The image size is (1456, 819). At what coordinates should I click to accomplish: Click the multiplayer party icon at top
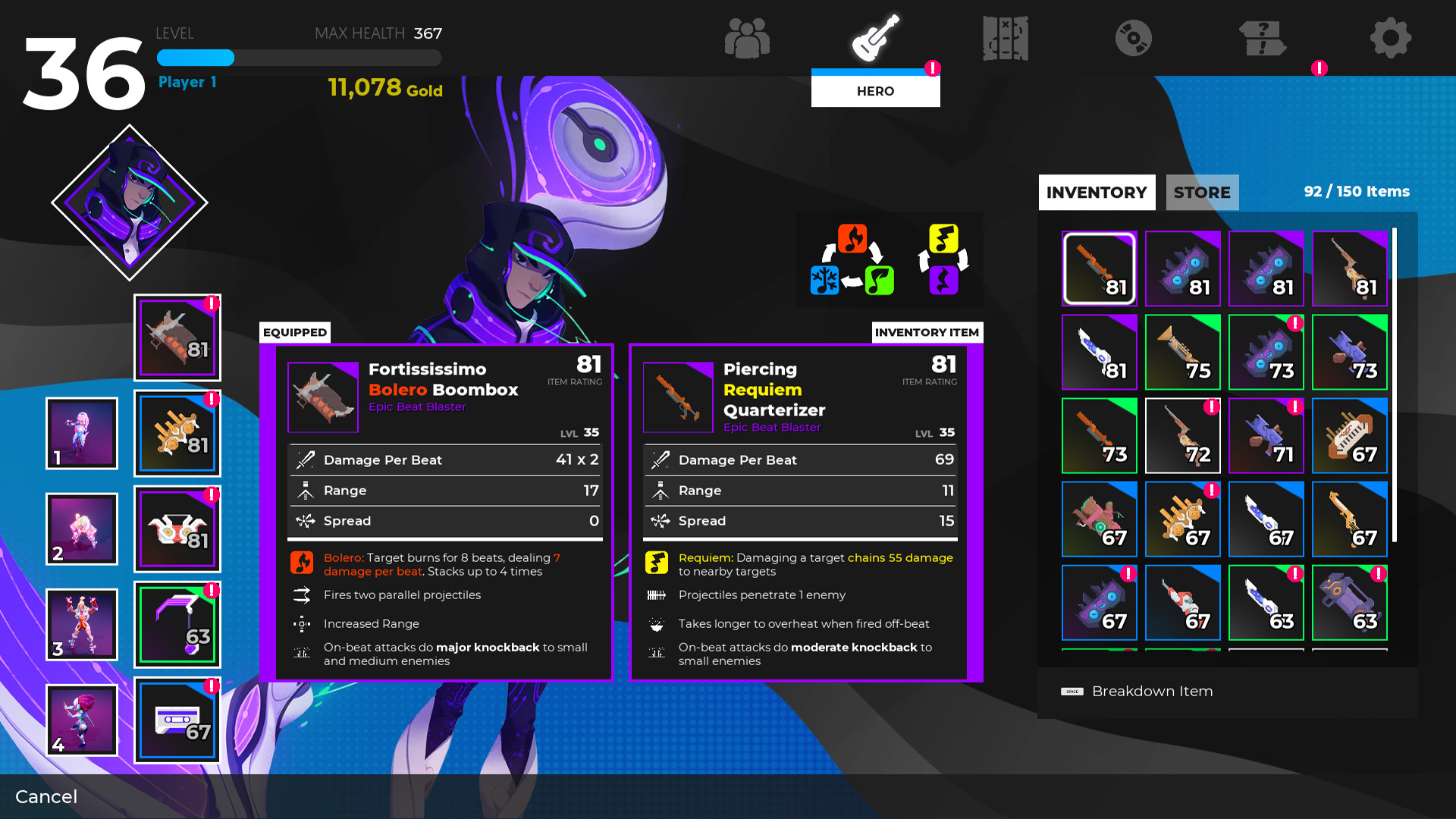748,36
